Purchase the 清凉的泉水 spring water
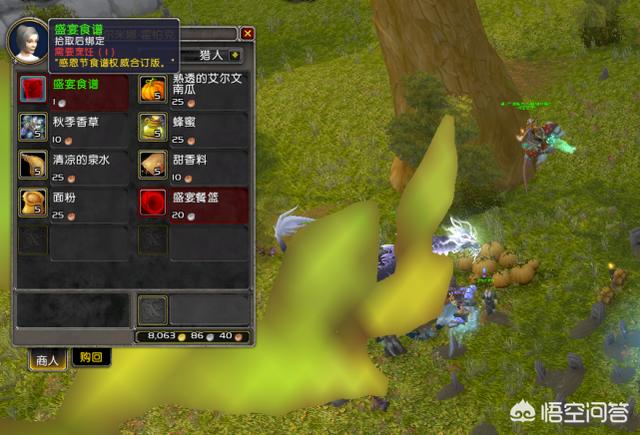Image resolution: width=640 pixels, height=435 pixels. [34, 165]
